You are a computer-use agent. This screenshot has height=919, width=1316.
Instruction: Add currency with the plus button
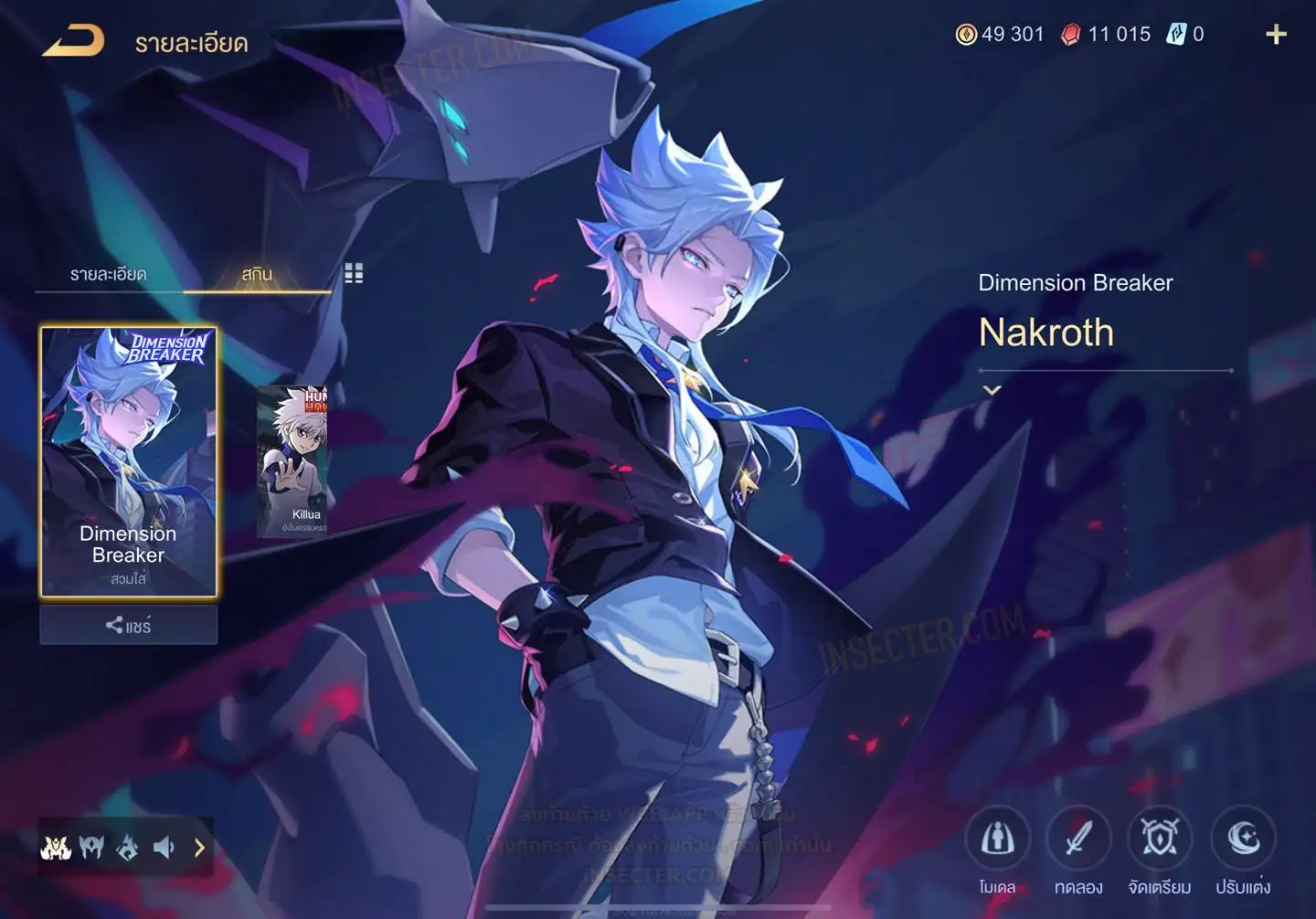(1276, 35)
